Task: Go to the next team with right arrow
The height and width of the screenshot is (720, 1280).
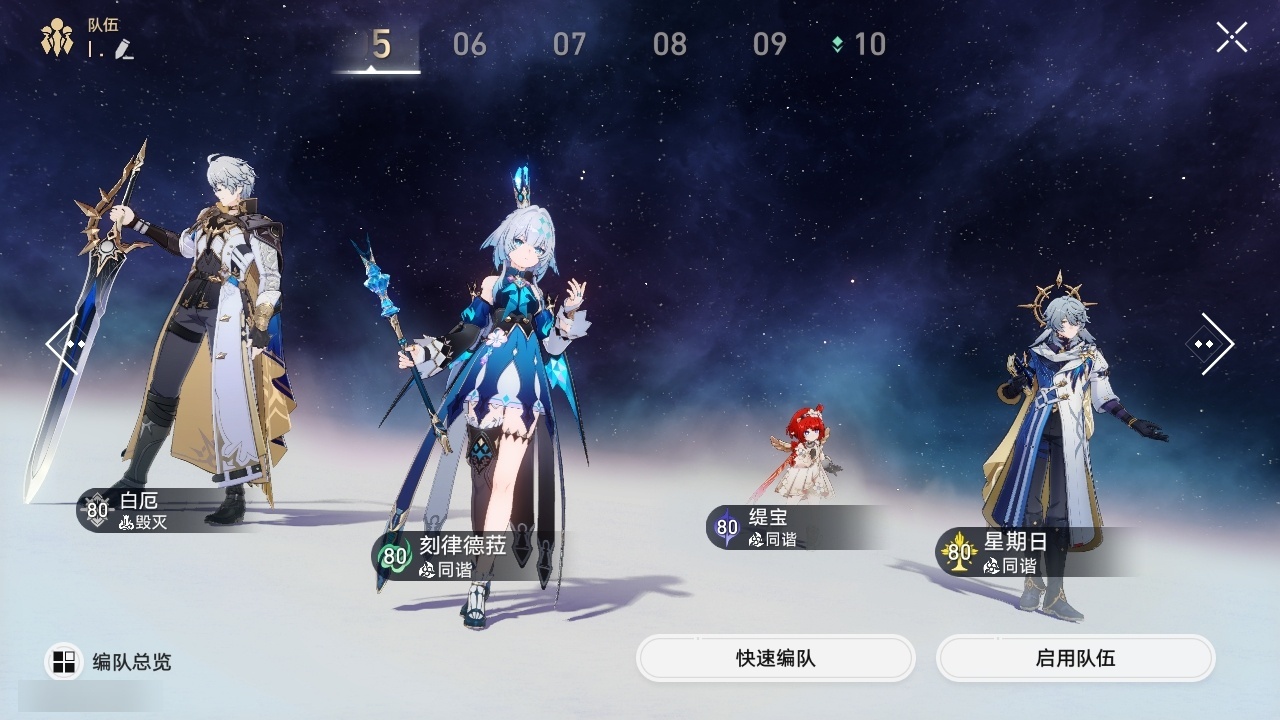Action: 1209,344
